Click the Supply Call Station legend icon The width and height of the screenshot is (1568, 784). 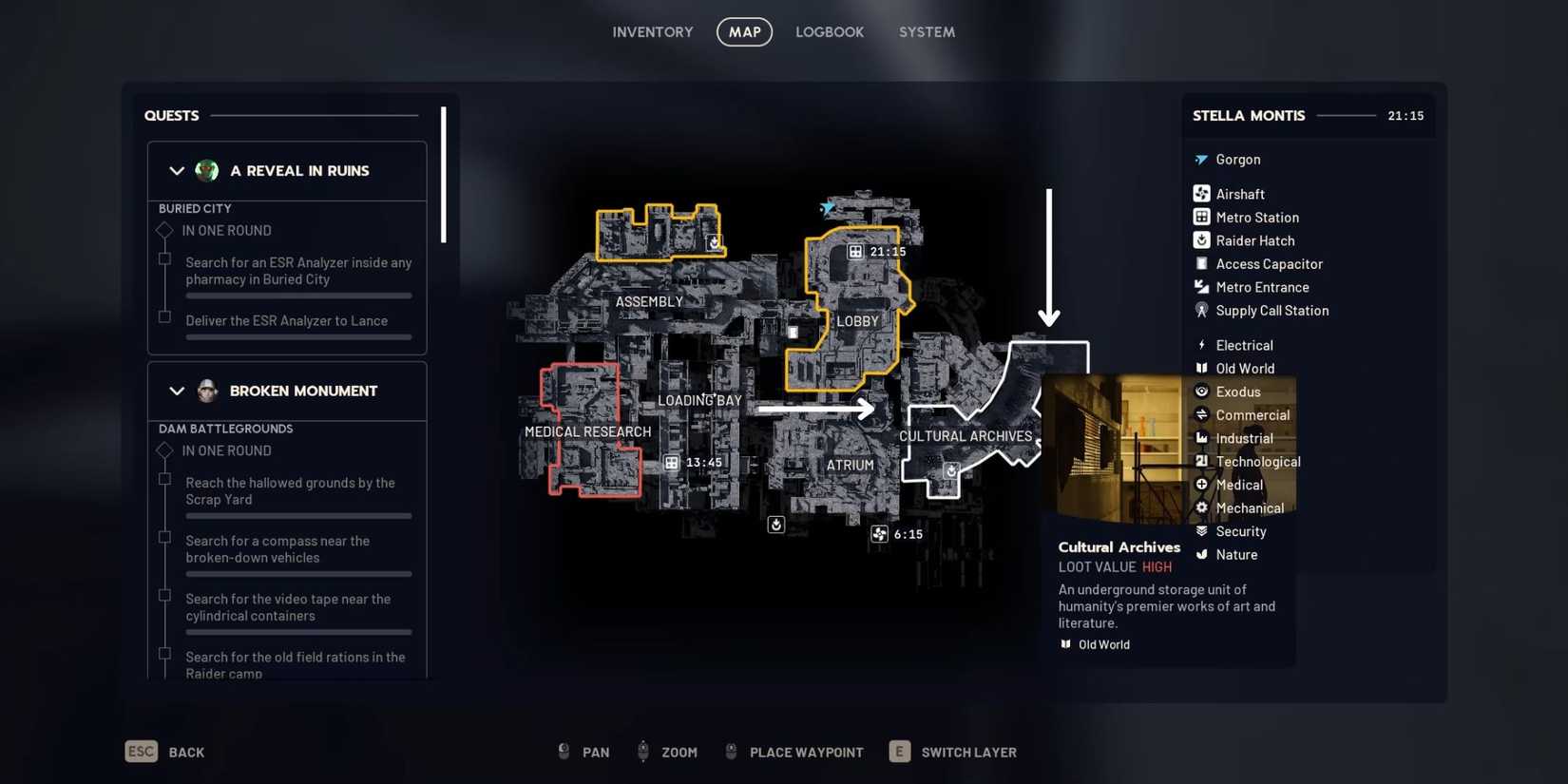[x=1201, y=310]
